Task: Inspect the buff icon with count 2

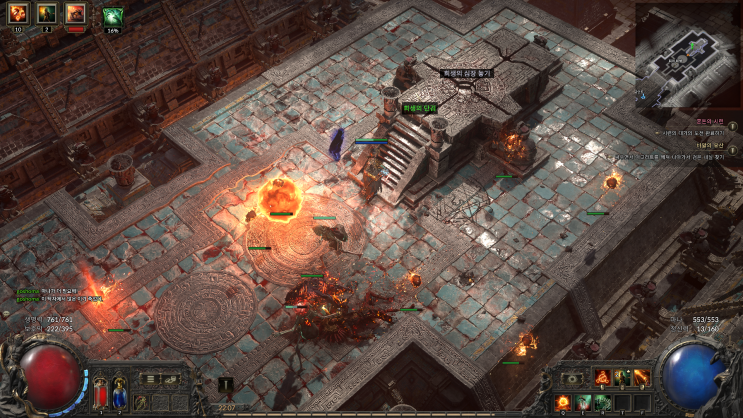Action: (x=46, y=14)
